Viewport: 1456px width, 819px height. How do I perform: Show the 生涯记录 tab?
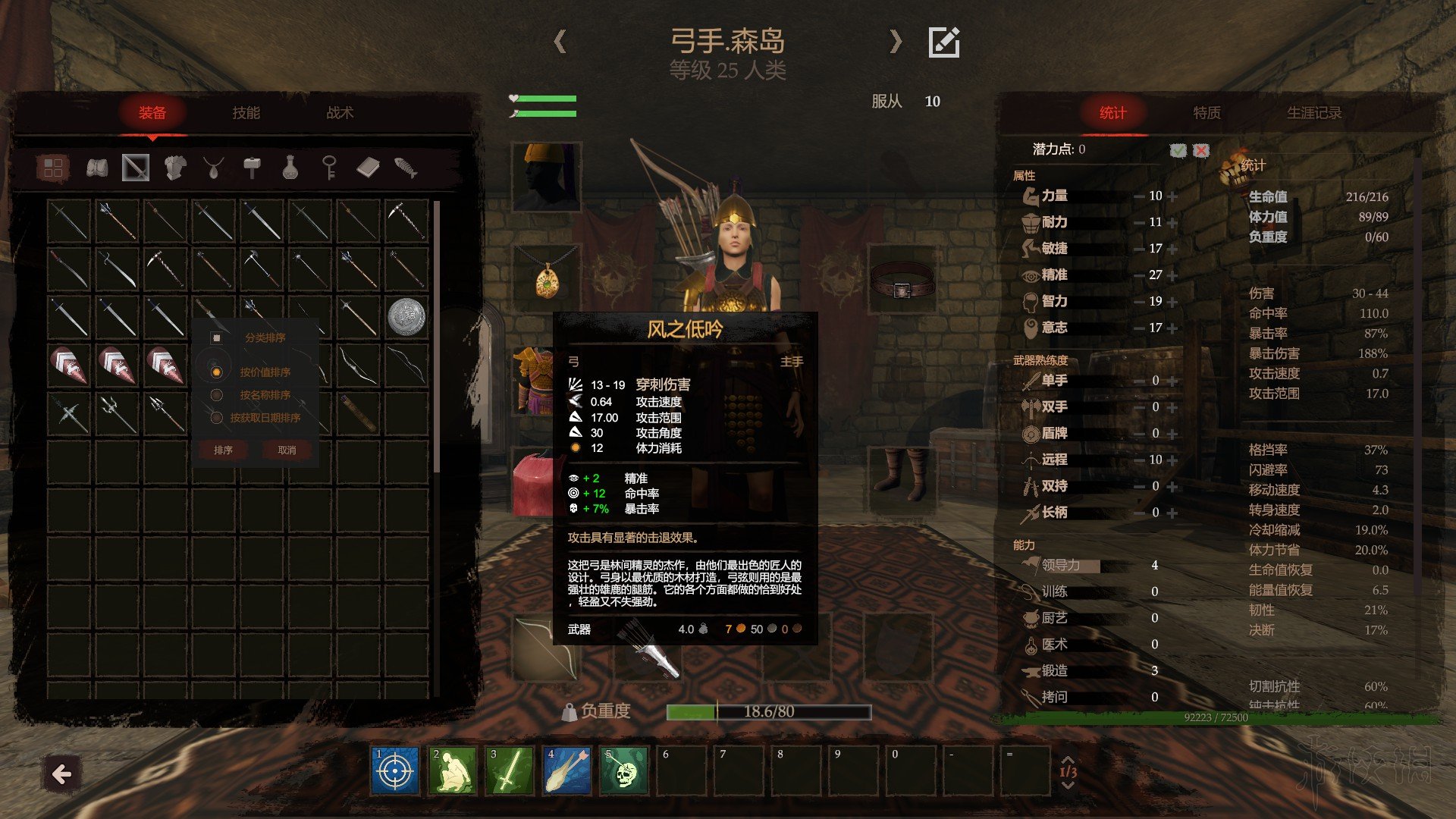click(1313, 113)
